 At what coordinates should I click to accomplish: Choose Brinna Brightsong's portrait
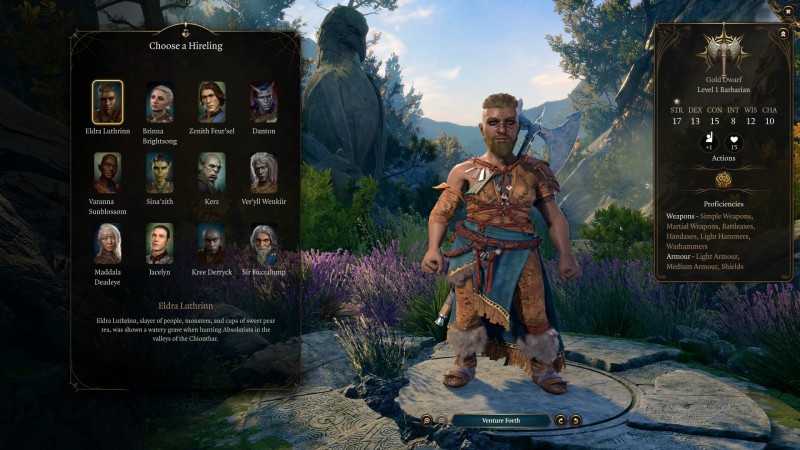159,102
